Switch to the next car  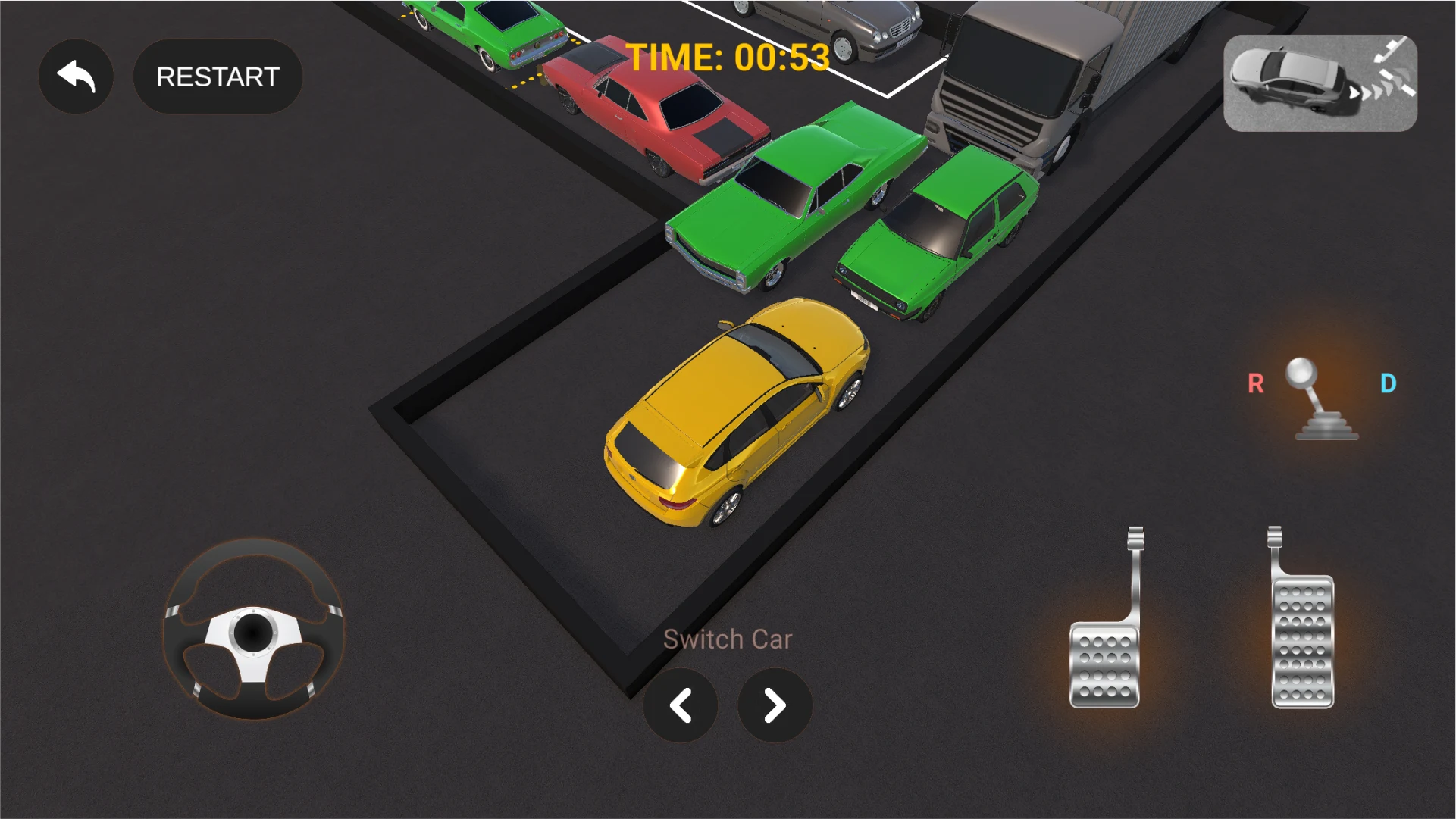pyautogui.click(x=774, y=705)
